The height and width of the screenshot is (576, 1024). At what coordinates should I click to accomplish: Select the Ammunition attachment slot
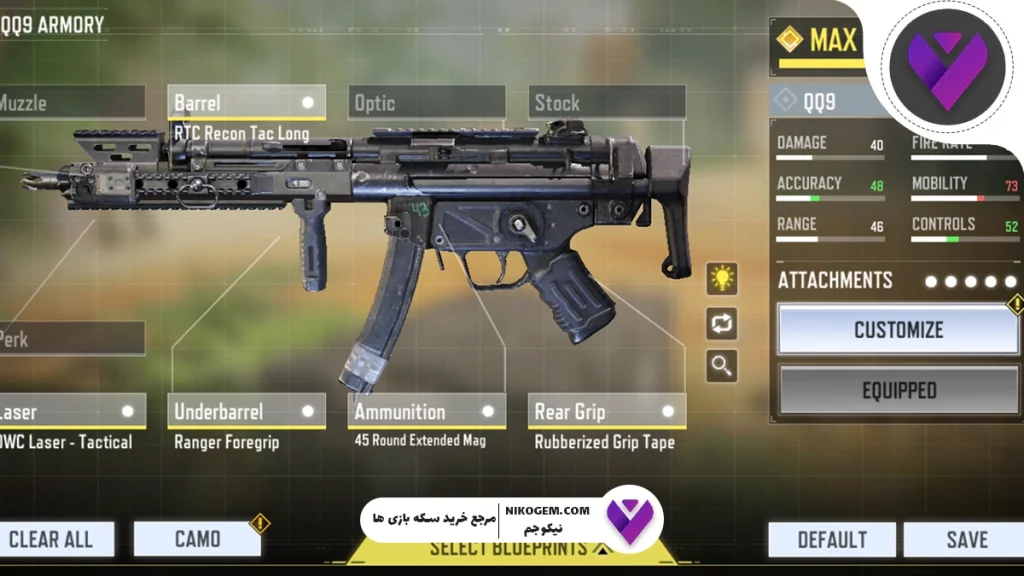click(x=427, y=411)
